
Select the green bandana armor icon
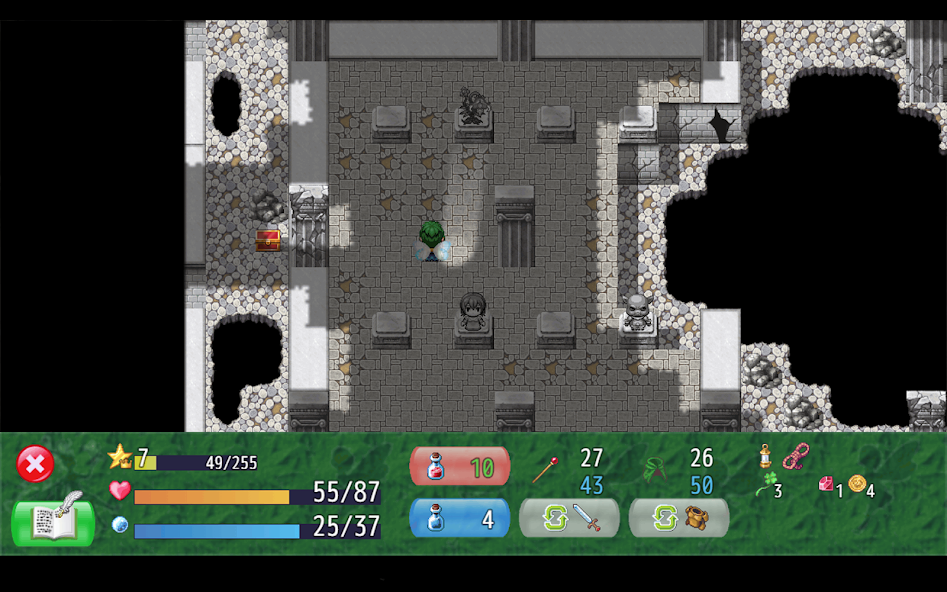[x=655, y=468]
